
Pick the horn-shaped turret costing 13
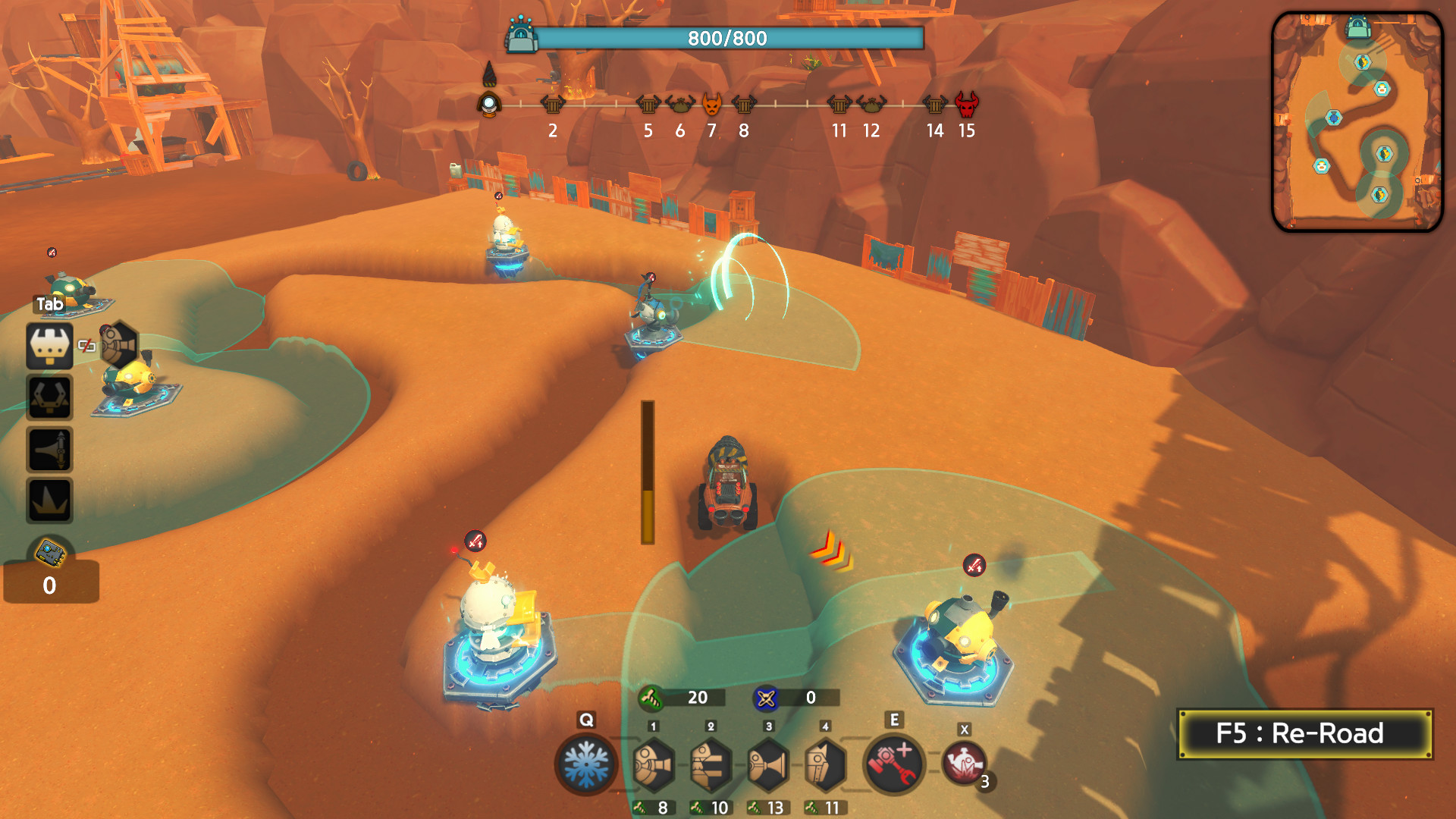click(768, 764)
